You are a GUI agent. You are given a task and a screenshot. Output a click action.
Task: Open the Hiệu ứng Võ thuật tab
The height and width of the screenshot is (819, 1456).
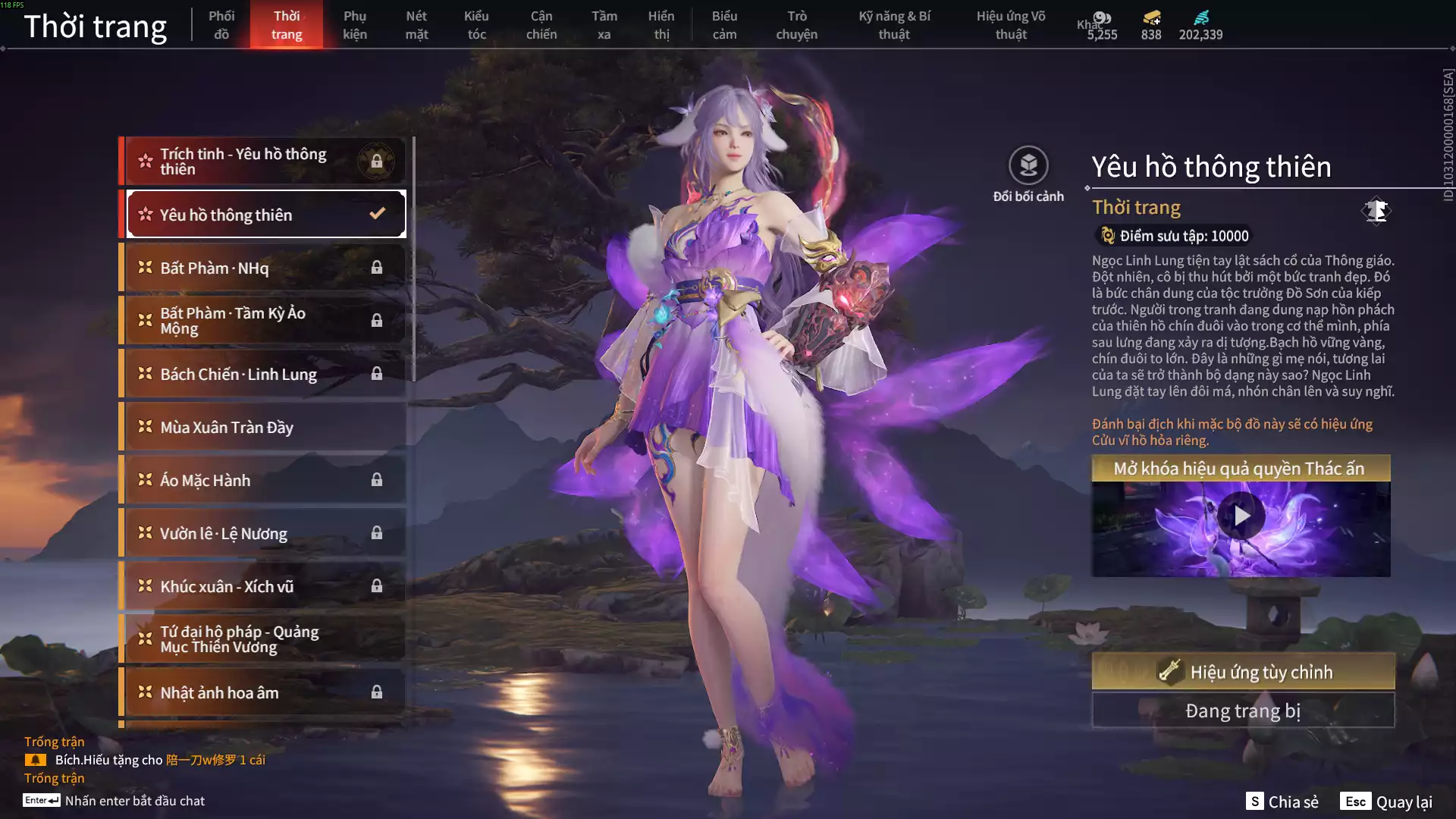point(1010,25)
